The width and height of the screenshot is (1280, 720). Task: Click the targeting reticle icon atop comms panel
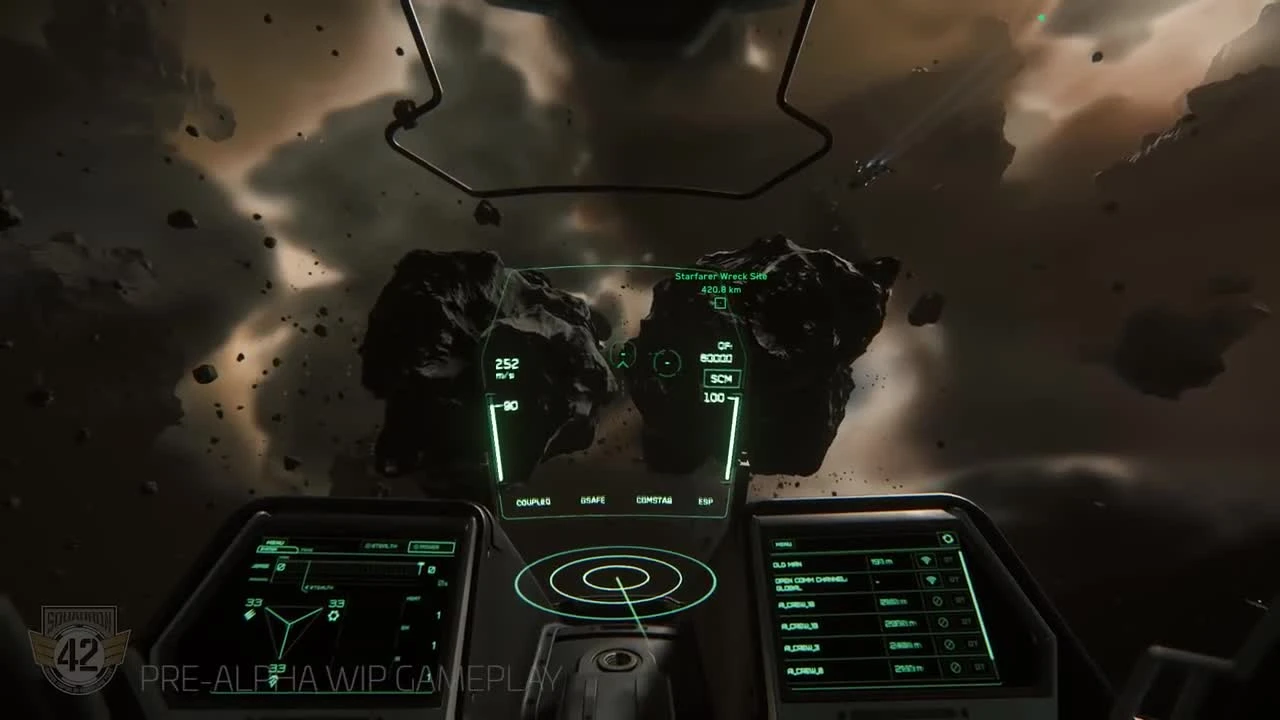[x=948, y=539]
